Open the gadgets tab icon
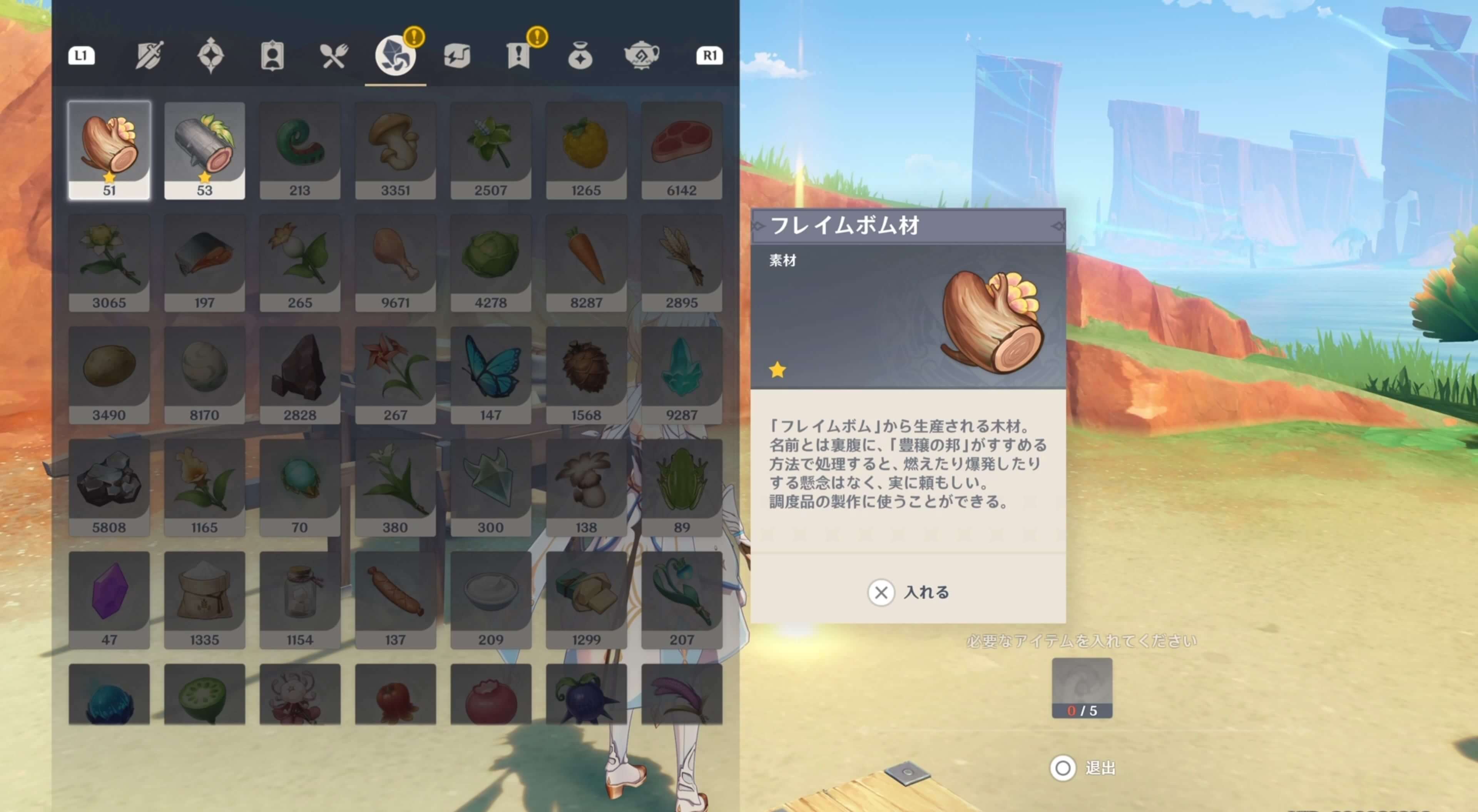The width and height of the screenshot is (1478, 812). click(457, 55)
